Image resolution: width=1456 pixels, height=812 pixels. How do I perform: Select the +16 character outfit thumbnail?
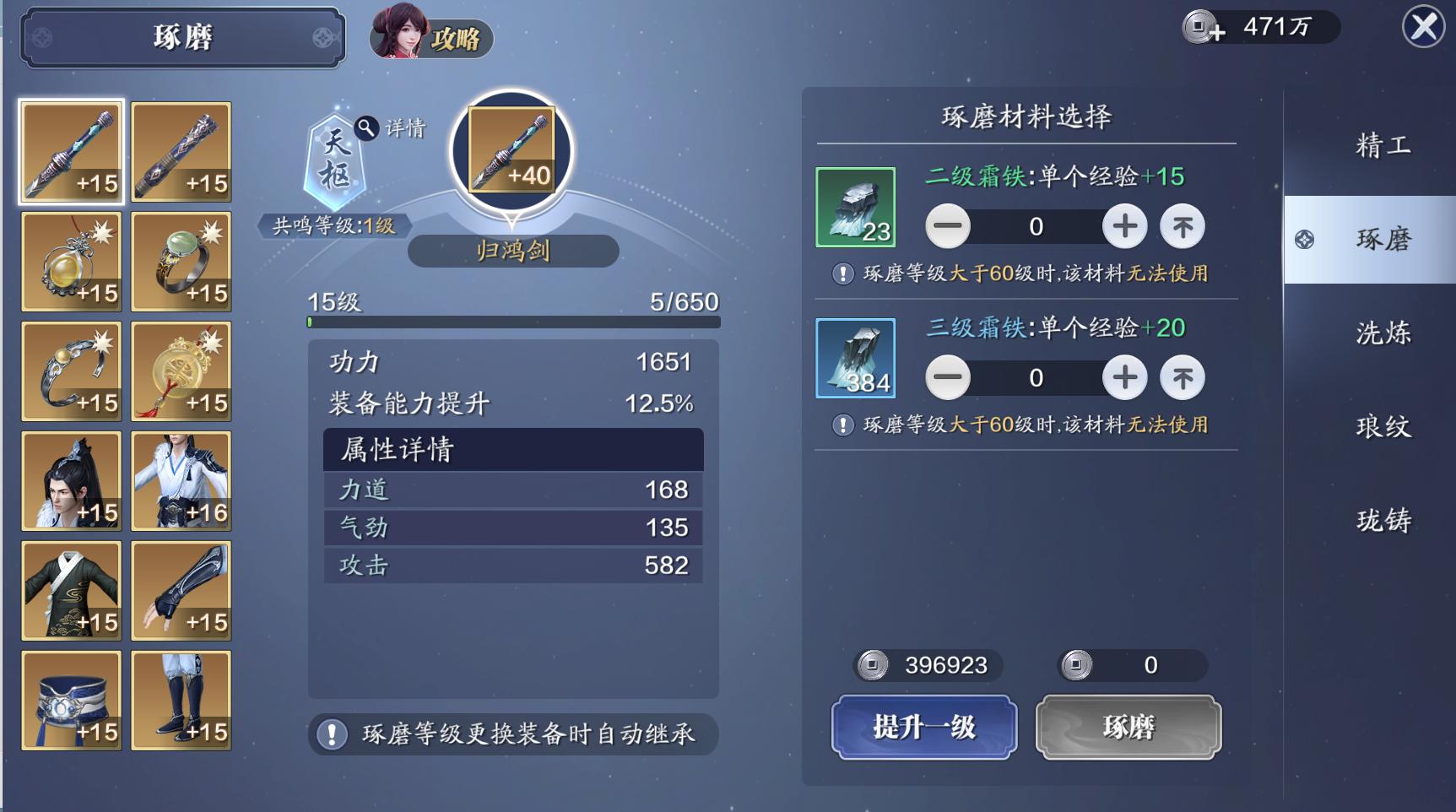tap(181, 481)
